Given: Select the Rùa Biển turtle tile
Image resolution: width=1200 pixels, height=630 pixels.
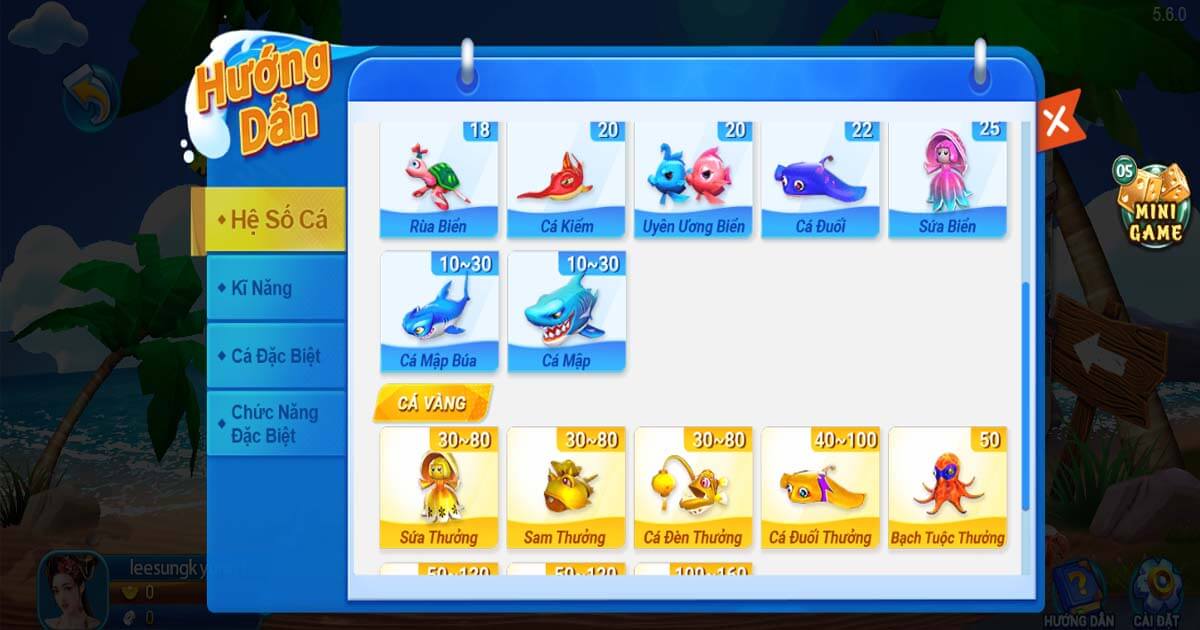Looking at the screenshot, I should pos(438,180).
